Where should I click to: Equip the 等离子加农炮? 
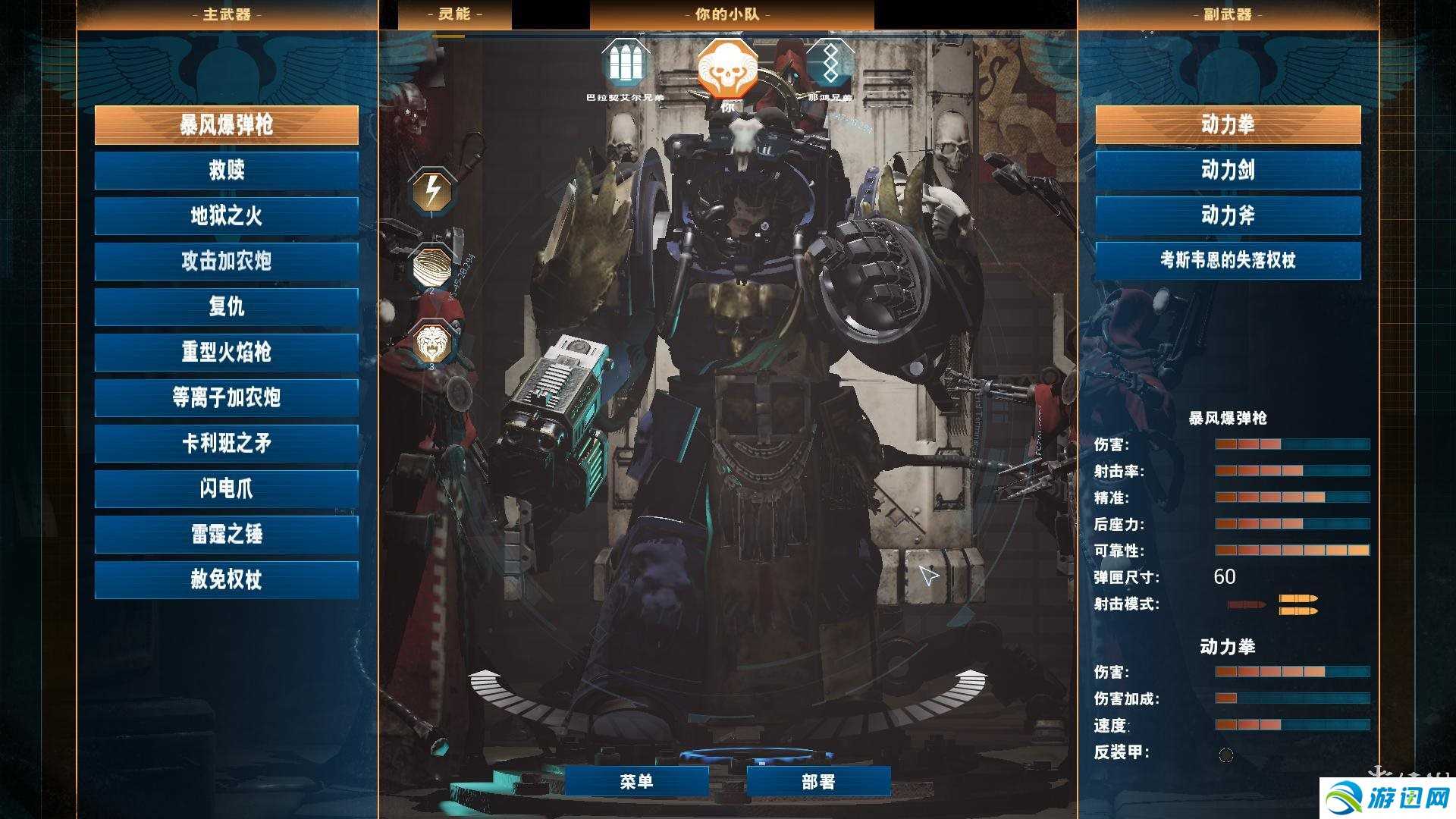[x=226, y=398]
